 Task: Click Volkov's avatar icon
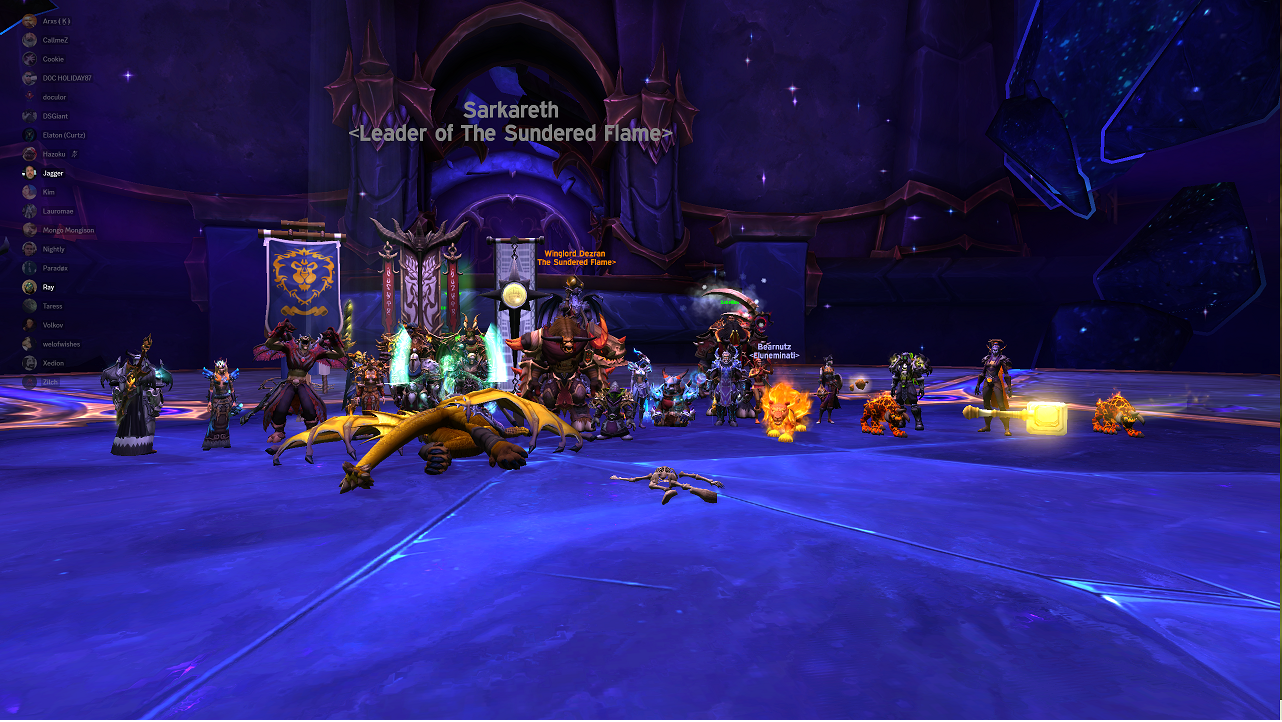click(x=28, y=324)
